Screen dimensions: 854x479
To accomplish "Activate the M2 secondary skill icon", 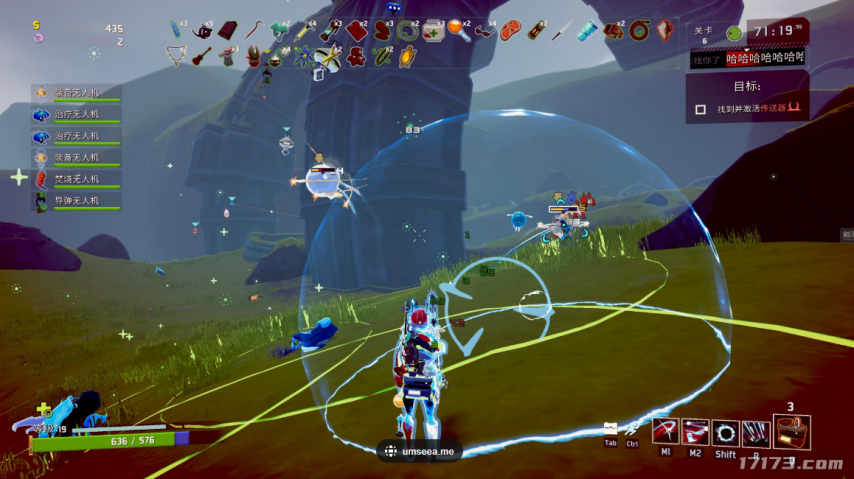I will click(694, 432).
